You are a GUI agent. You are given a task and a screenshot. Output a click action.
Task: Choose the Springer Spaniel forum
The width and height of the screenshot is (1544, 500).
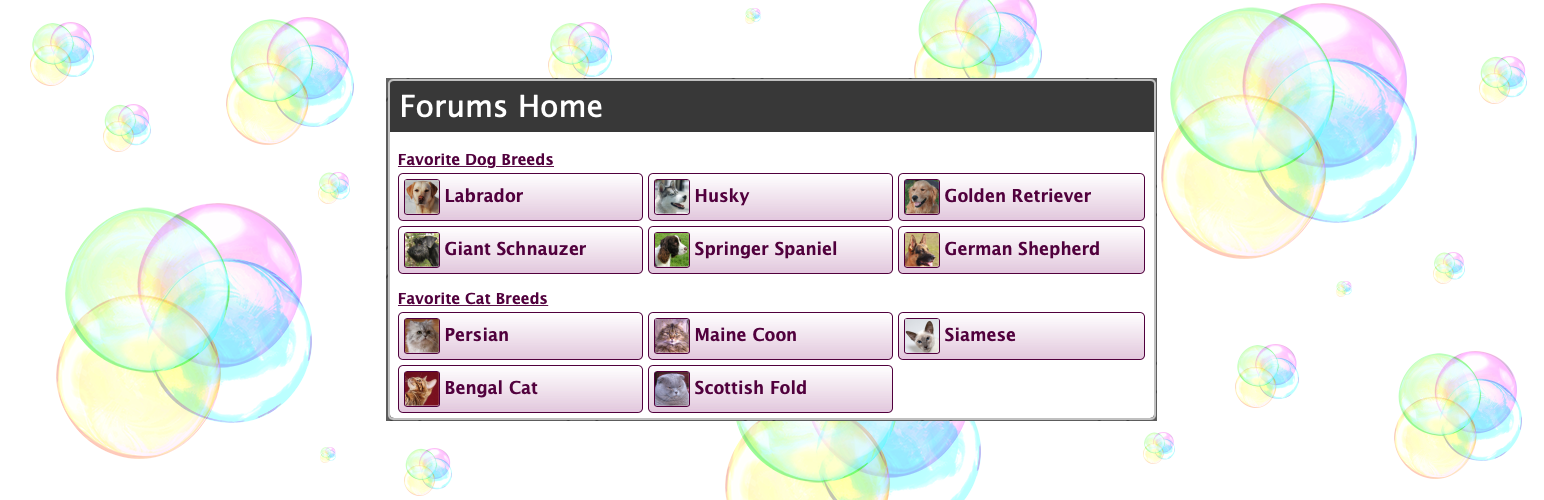770,250
